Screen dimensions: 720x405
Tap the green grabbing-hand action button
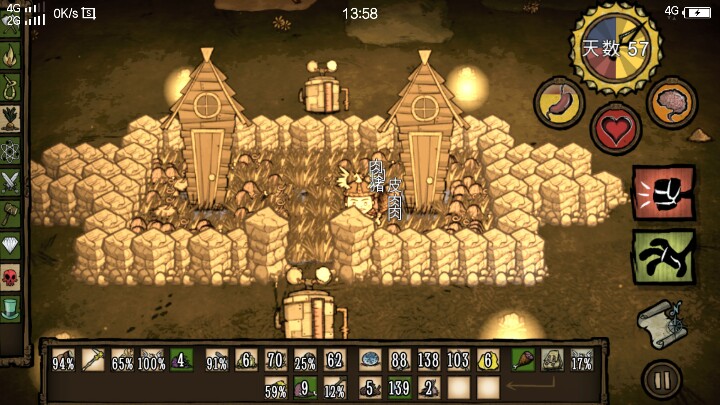click(663, 257)
